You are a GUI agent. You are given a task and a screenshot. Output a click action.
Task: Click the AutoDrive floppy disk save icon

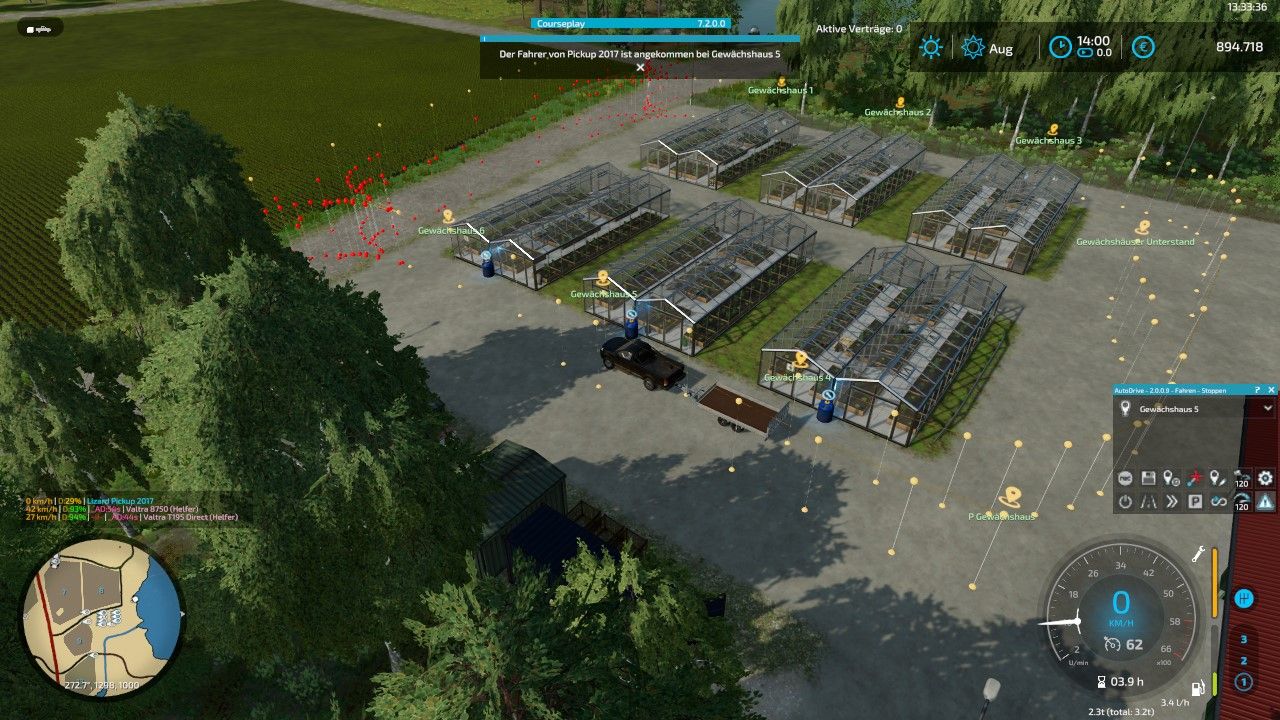pos(1148,479)
